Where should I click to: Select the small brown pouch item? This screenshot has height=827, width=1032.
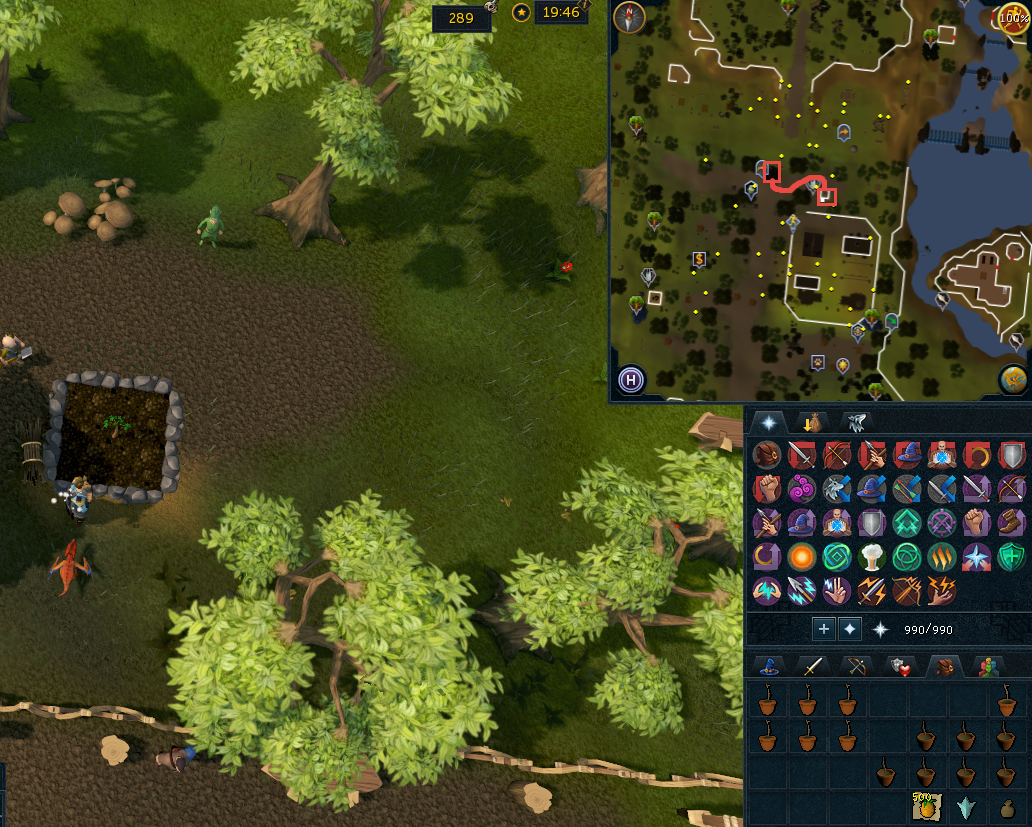[1006, 808]
